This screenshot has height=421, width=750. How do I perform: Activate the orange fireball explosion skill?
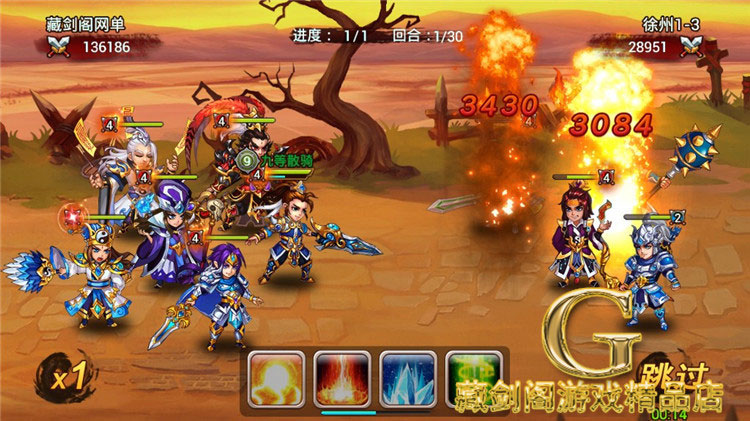coord(275,378)
